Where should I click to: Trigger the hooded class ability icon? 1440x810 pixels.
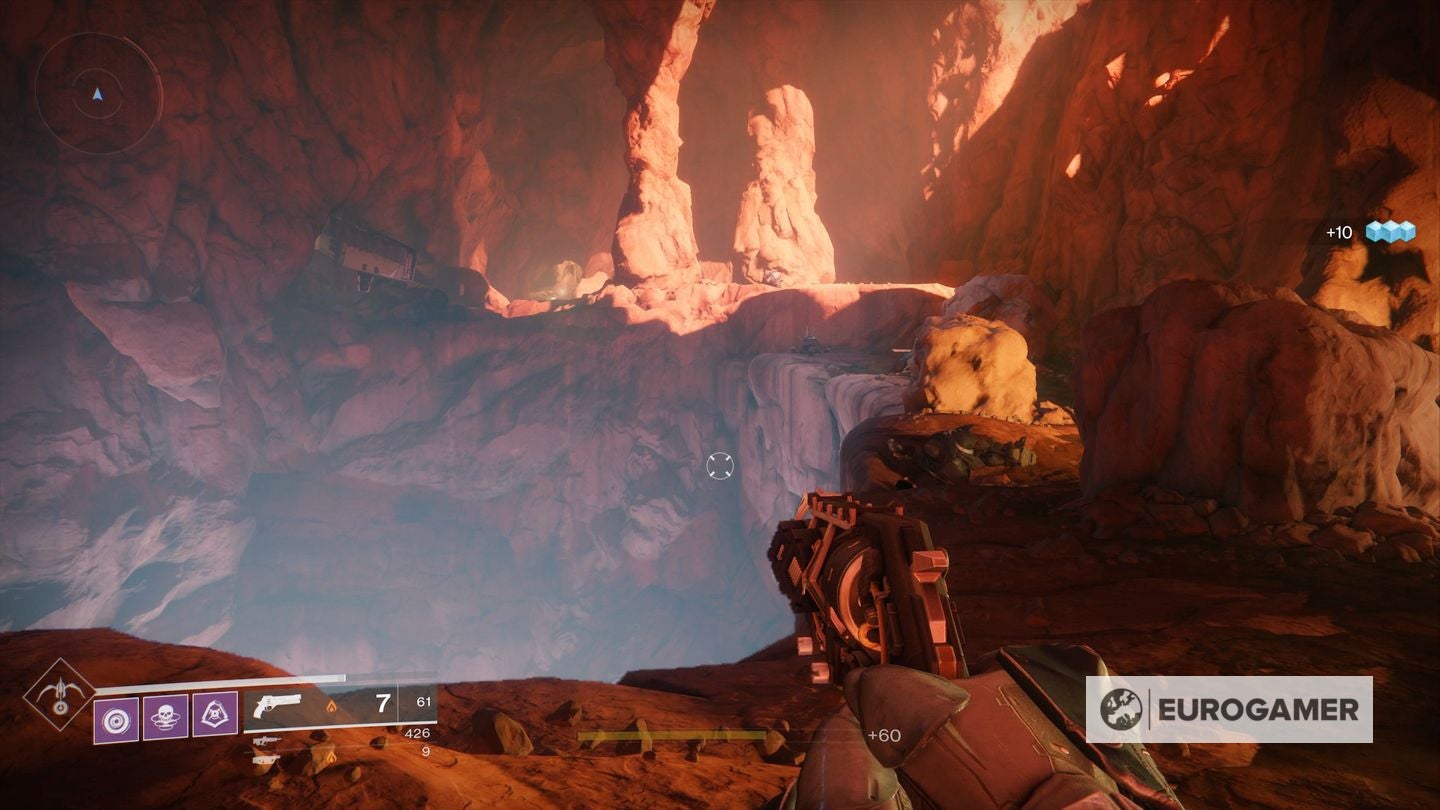pyautogui.click(x=214, y=716)
